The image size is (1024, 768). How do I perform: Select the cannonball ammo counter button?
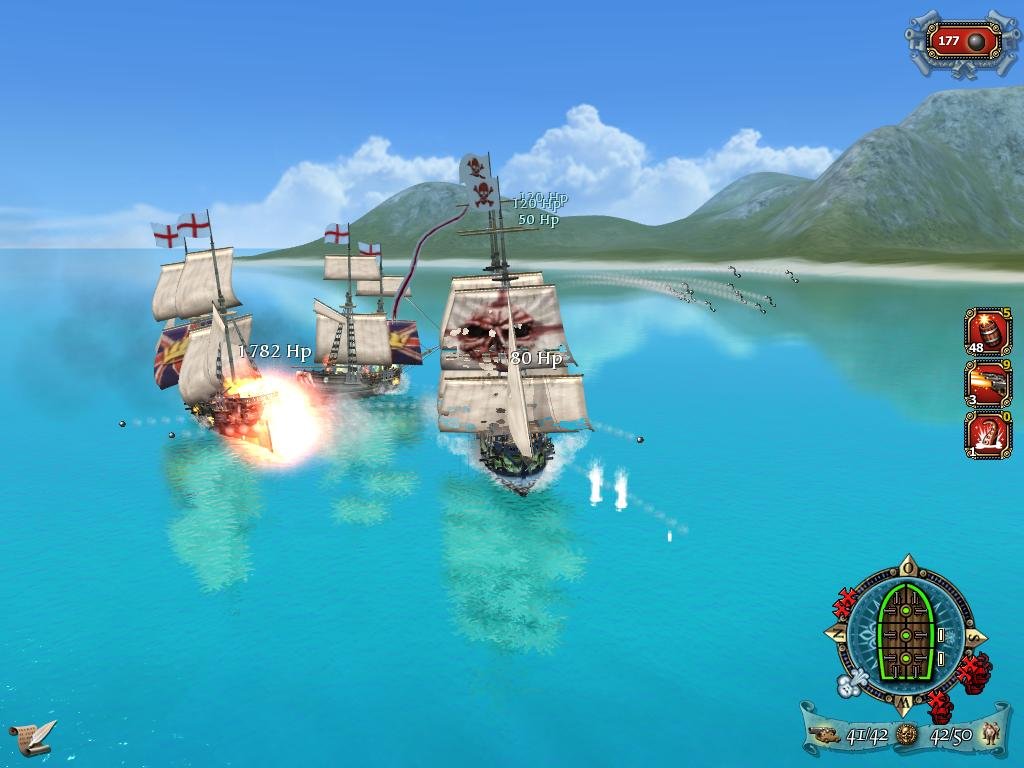coord(963,41)
